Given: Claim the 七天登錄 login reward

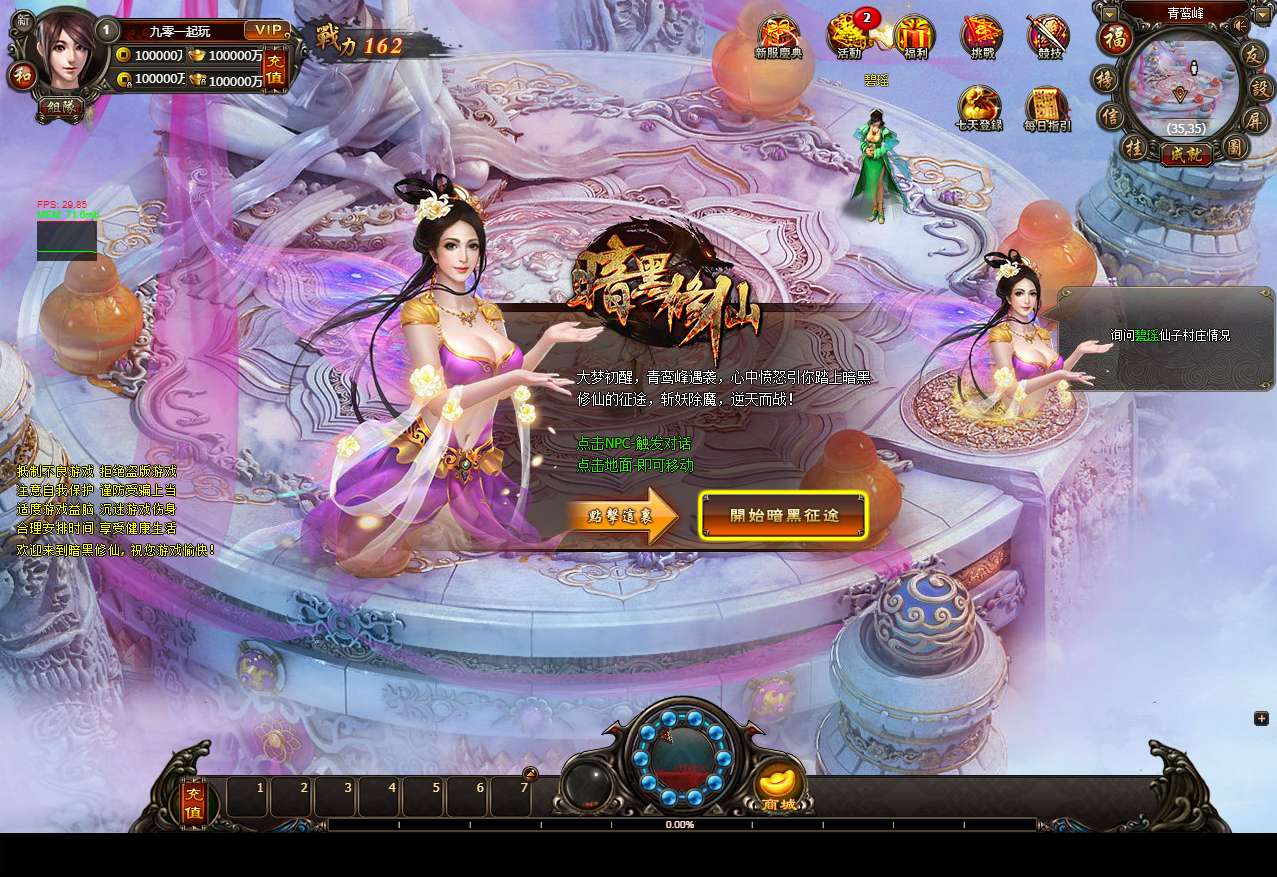Looking at the screenshot, I should tap(979, 108).
